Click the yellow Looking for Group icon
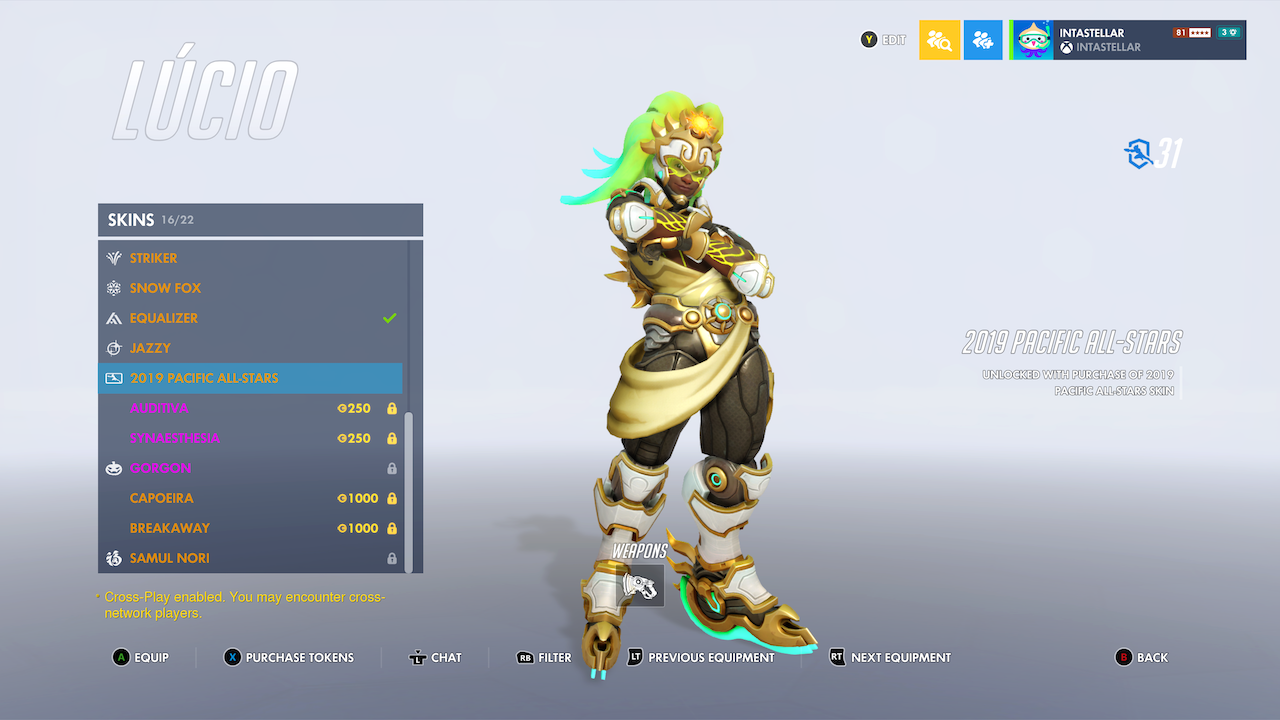This screenshot has height=720, width=1280. [938, 40]
